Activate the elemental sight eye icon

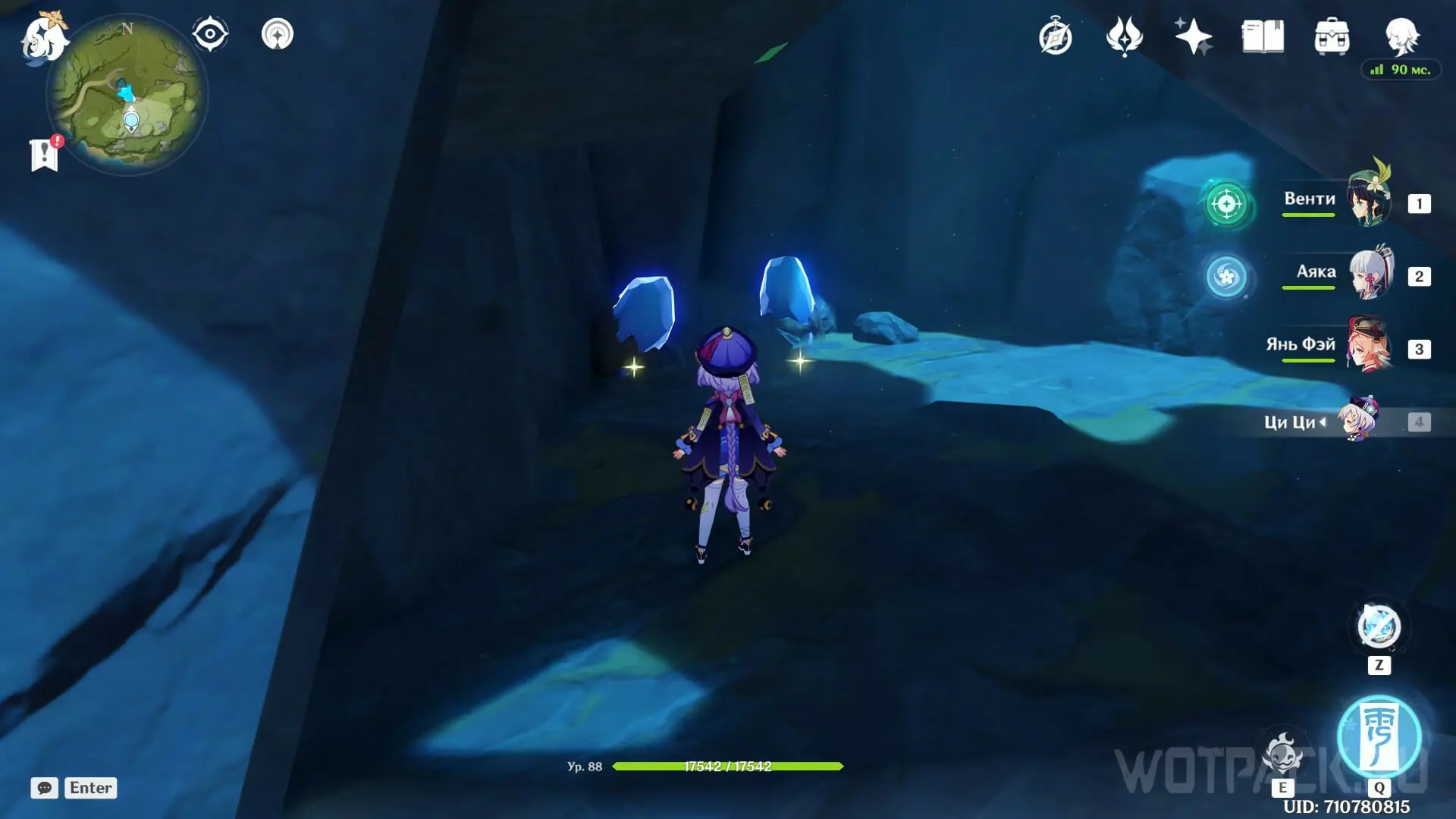[x=210, y=34]
